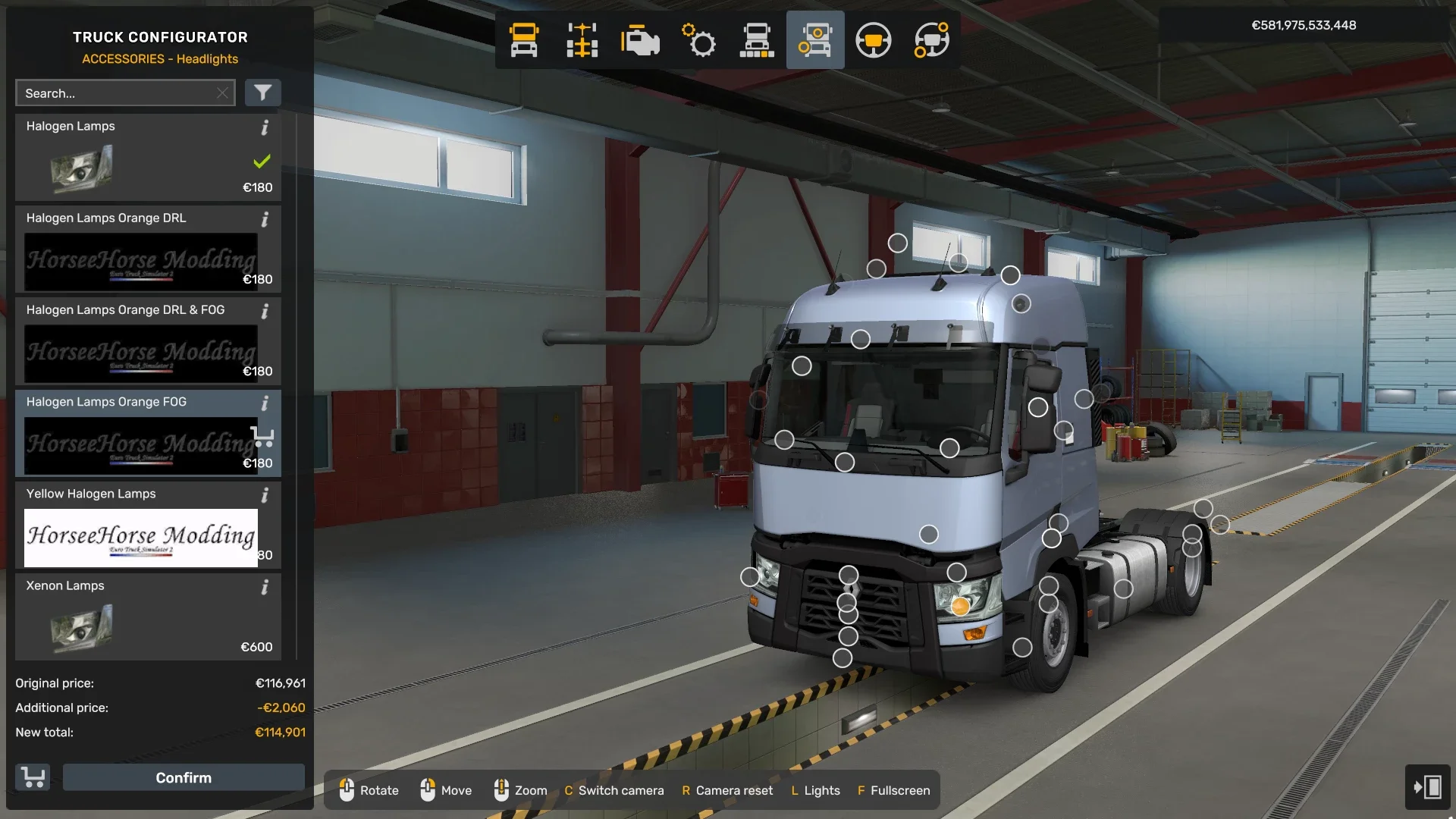The height and width of the screenshot is (819, 1456).
Task: Toggle the checkmark on selected Halogen Lamps
Action: click(262, 161)
